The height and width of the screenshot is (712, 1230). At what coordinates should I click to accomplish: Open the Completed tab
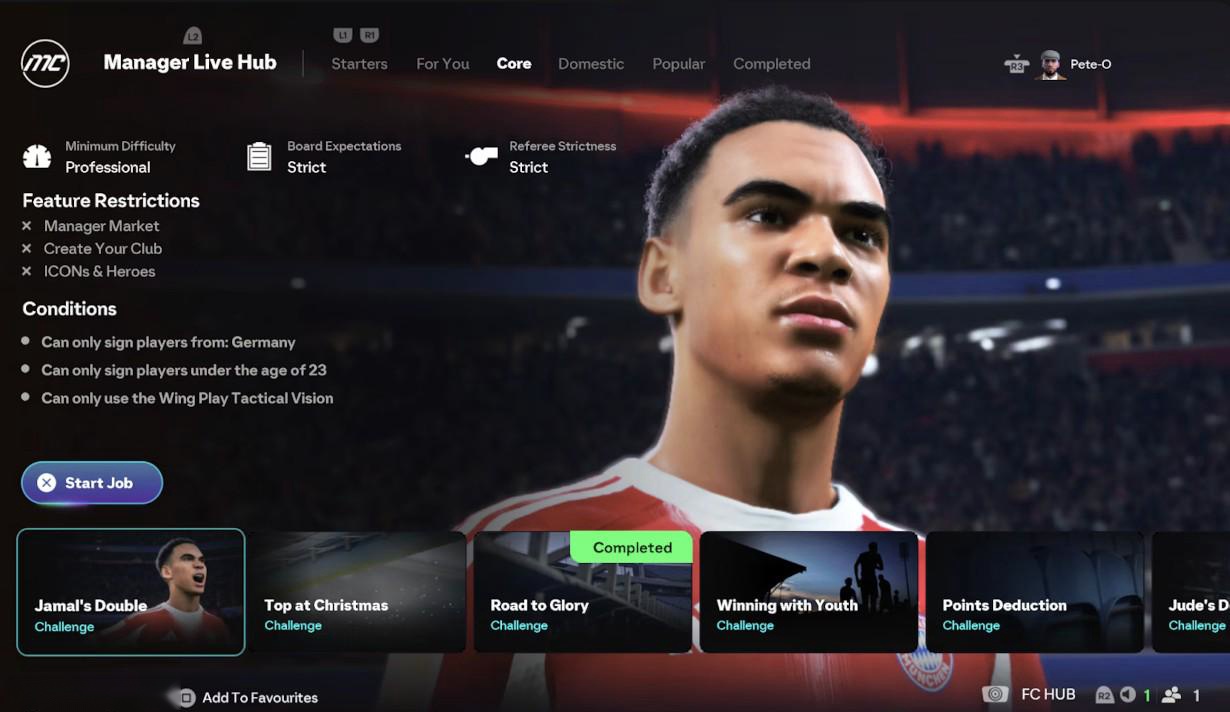point(771,64)
